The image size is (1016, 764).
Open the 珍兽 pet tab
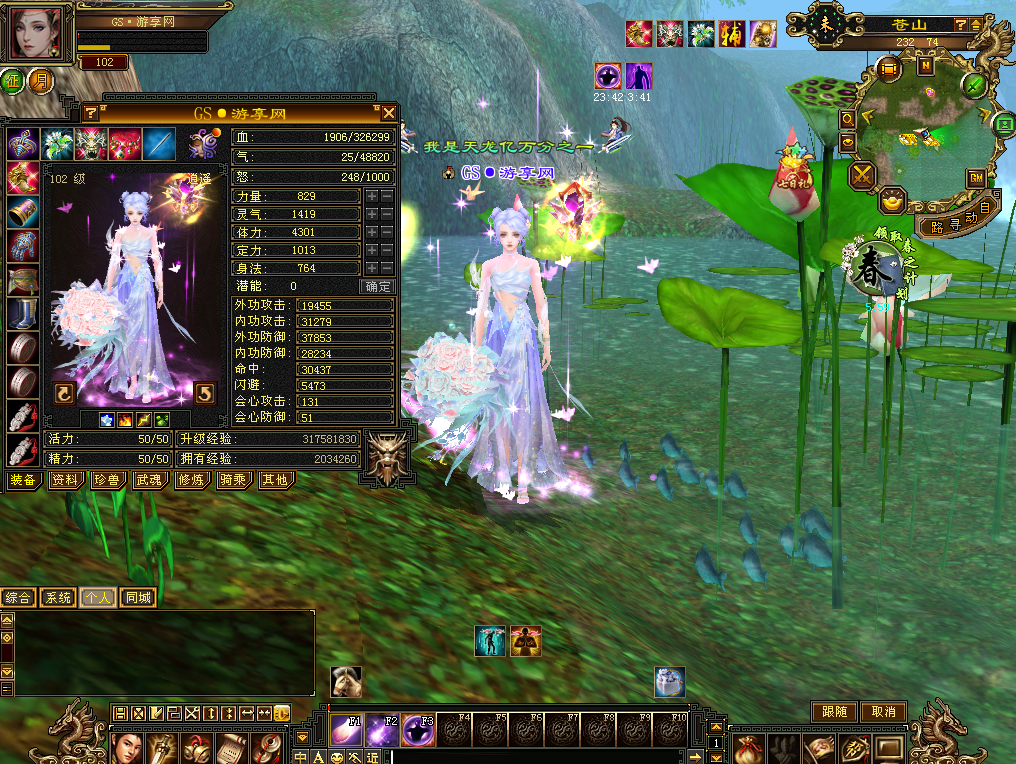[x=107, y=481]
